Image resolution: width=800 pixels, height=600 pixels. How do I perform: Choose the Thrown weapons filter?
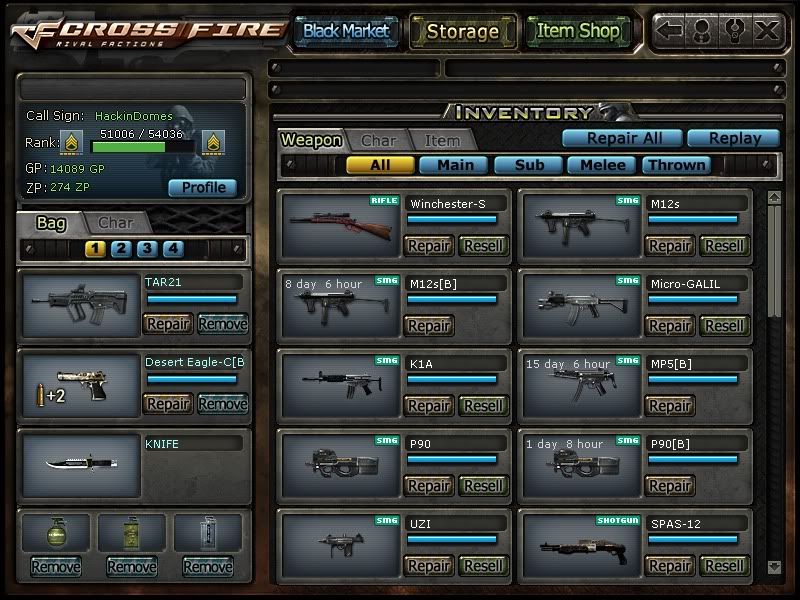(676, 165)
